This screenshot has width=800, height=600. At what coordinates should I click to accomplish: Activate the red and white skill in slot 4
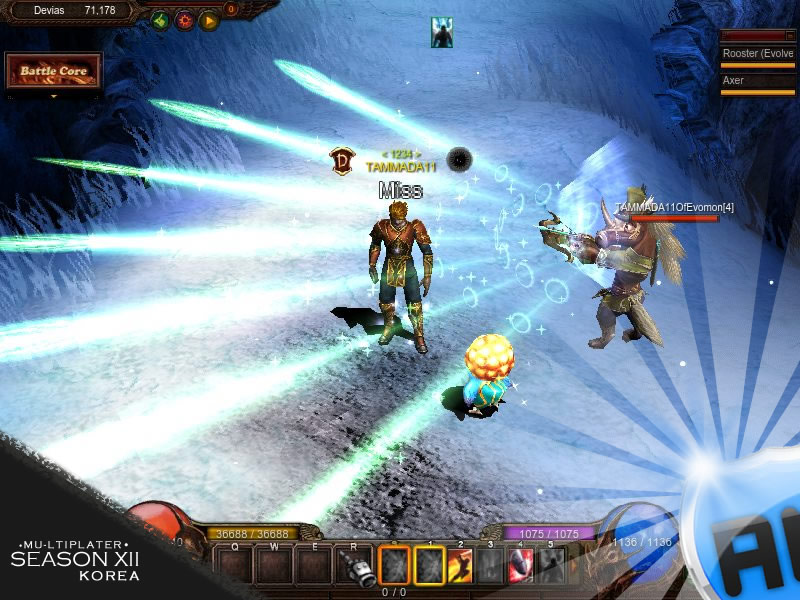[520, 566]
